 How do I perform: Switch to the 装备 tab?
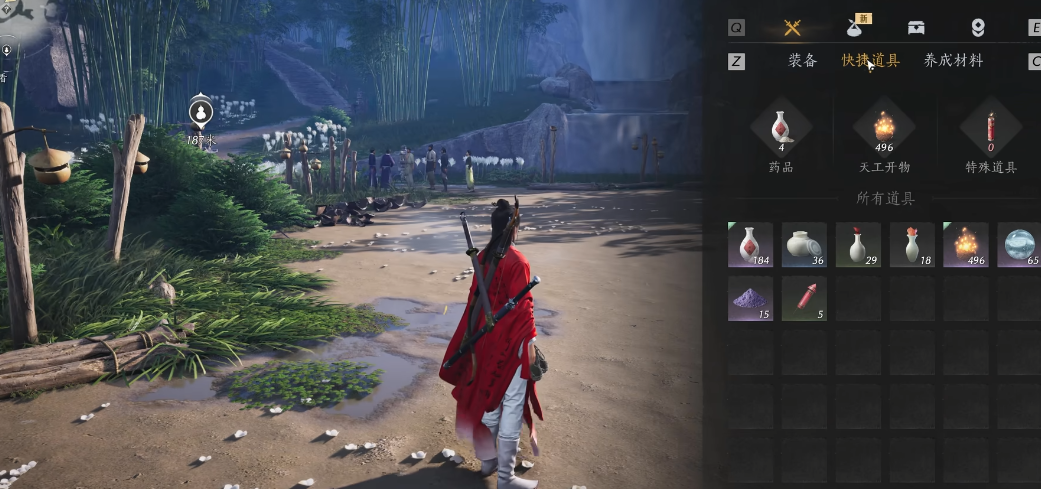(803, 61)
